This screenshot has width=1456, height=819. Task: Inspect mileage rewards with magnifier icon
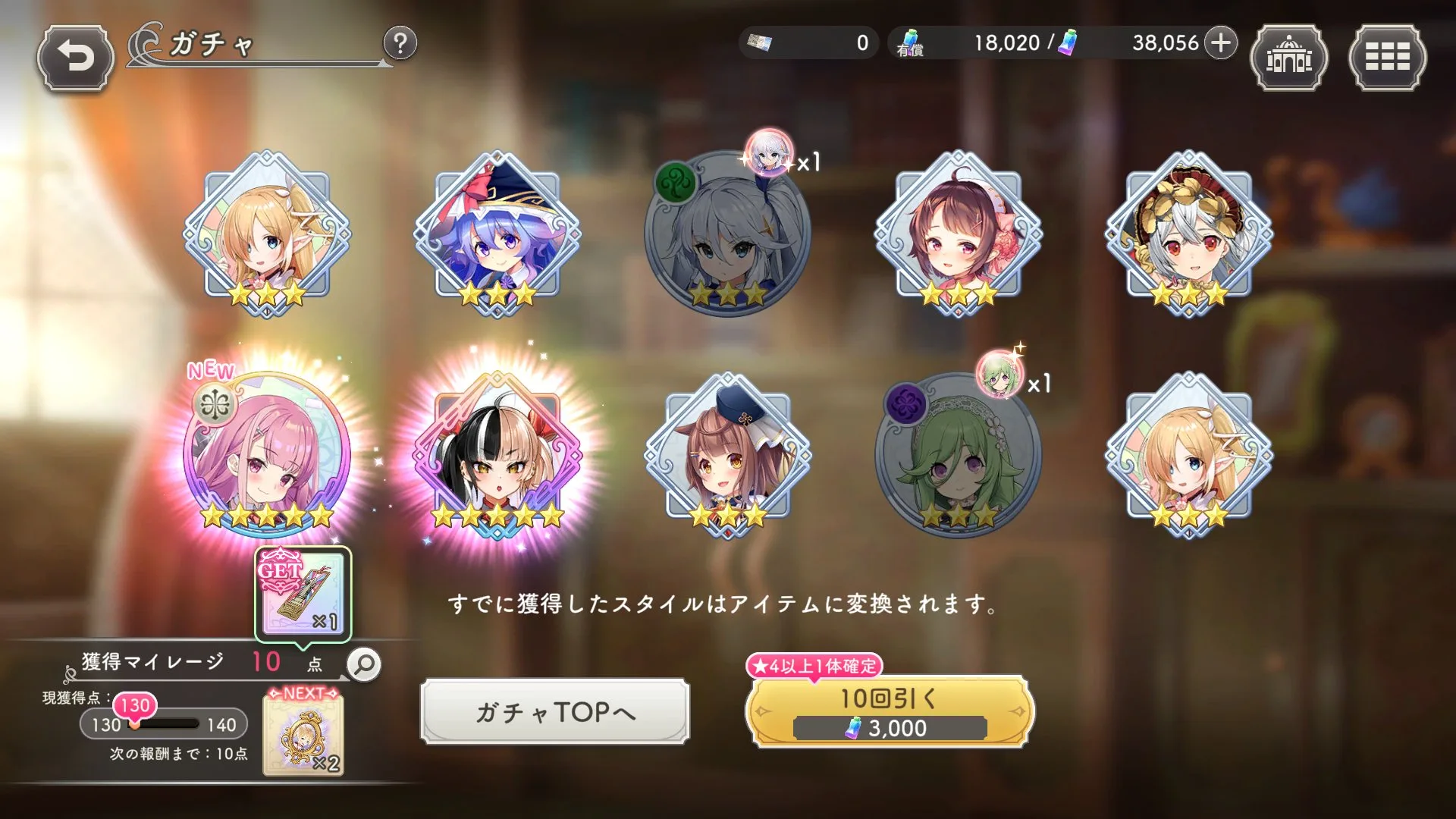pyautogui.click(x=364, y=664)
